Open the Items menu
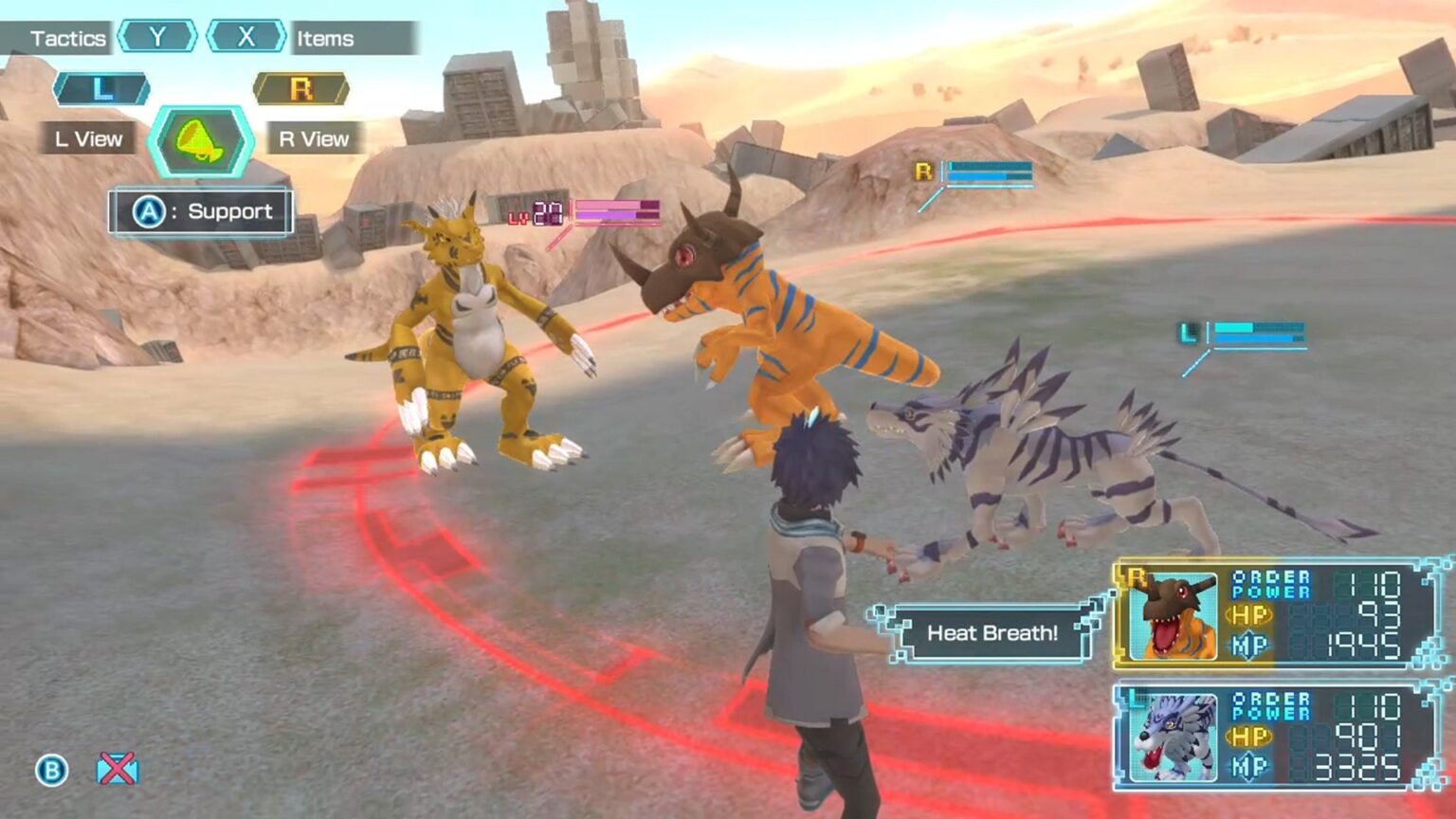Image resolution: width=1456 pixels, height=819 pixels. [325, 39]
